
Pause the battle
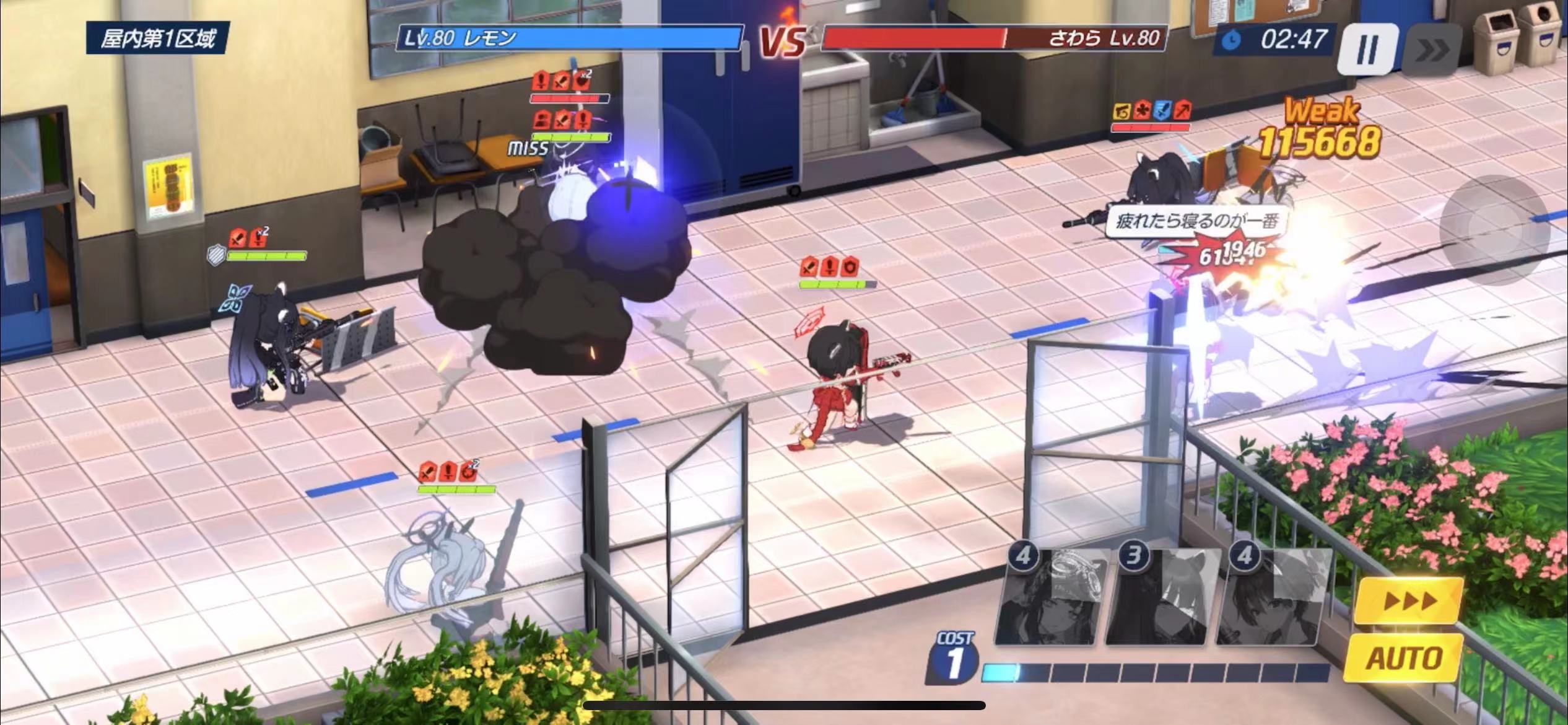click(x=1367, y=50)
